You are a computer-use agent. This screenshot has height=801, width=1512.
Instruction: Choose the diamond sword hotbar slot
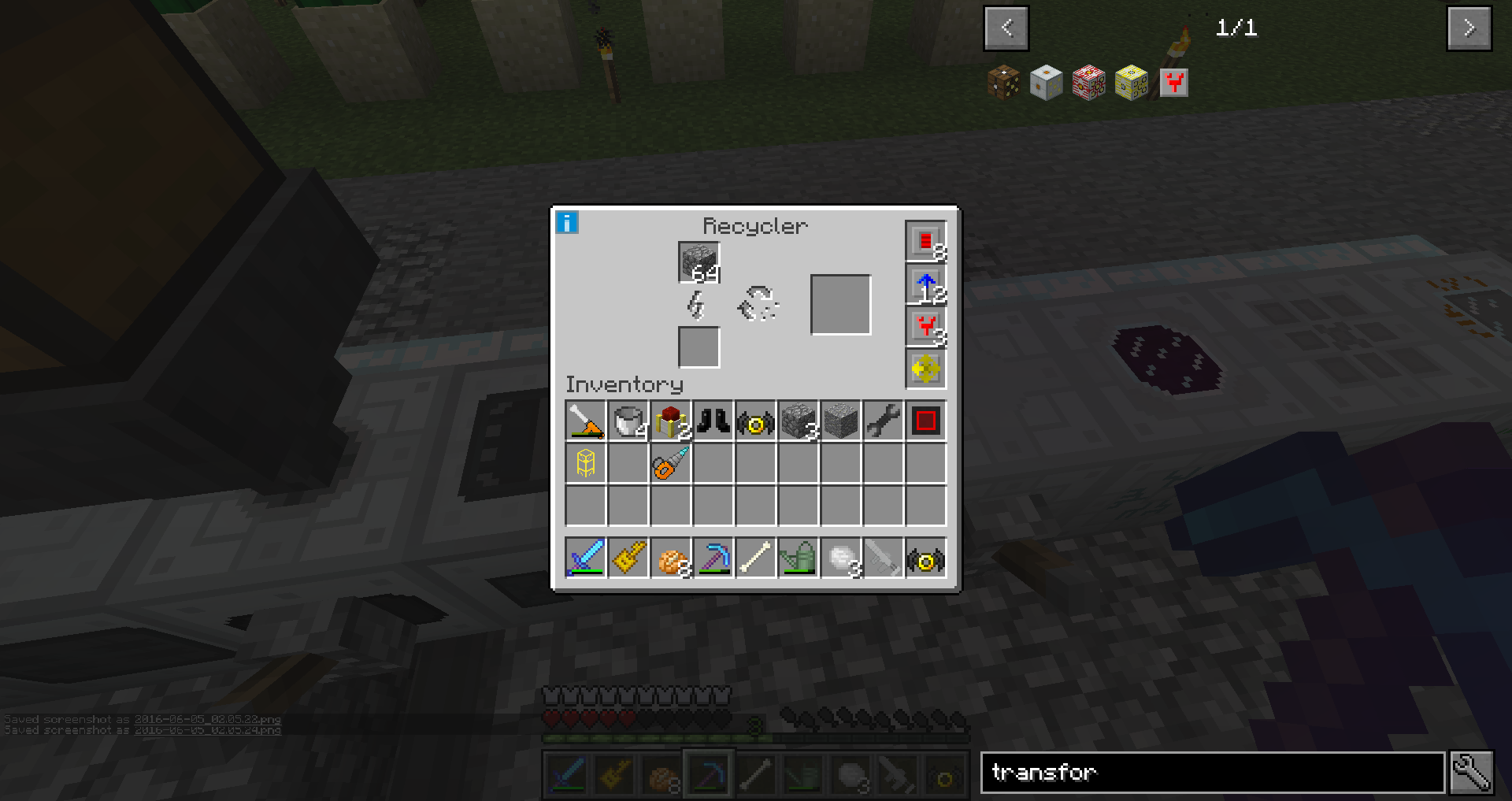pos(585,558)
